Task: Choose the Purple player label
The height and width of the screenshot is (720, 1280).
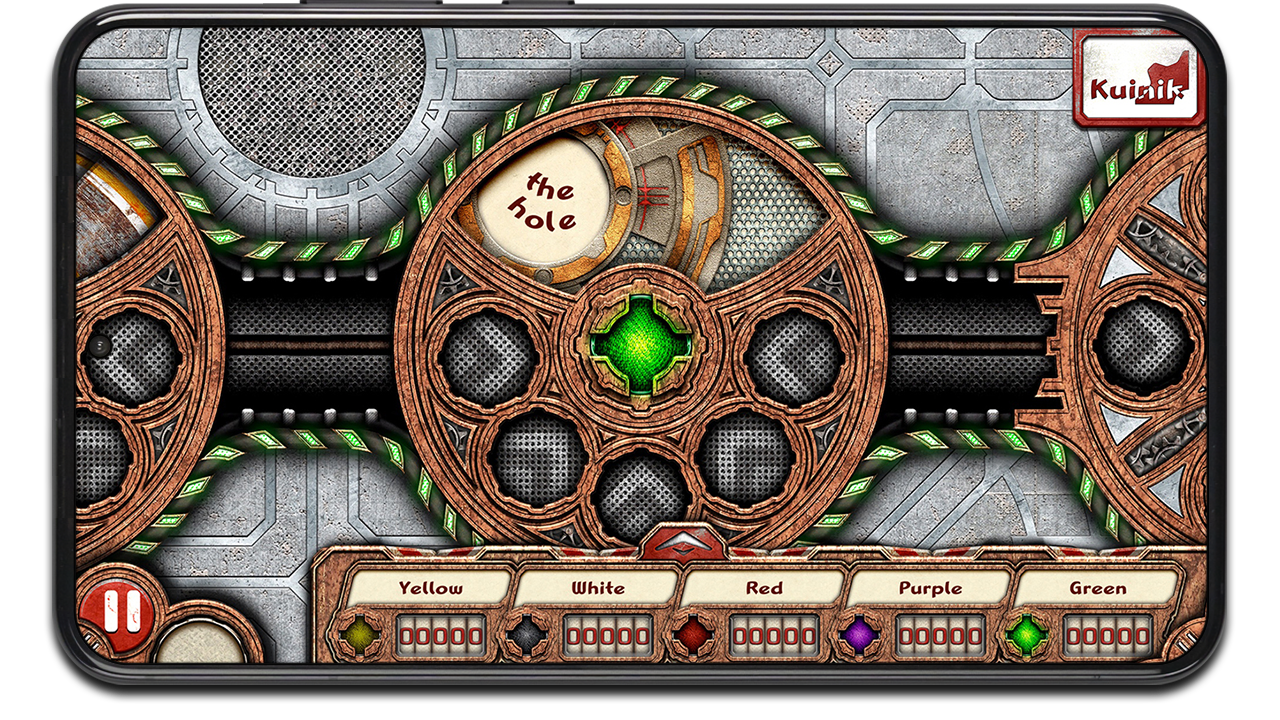Action: 930,588
